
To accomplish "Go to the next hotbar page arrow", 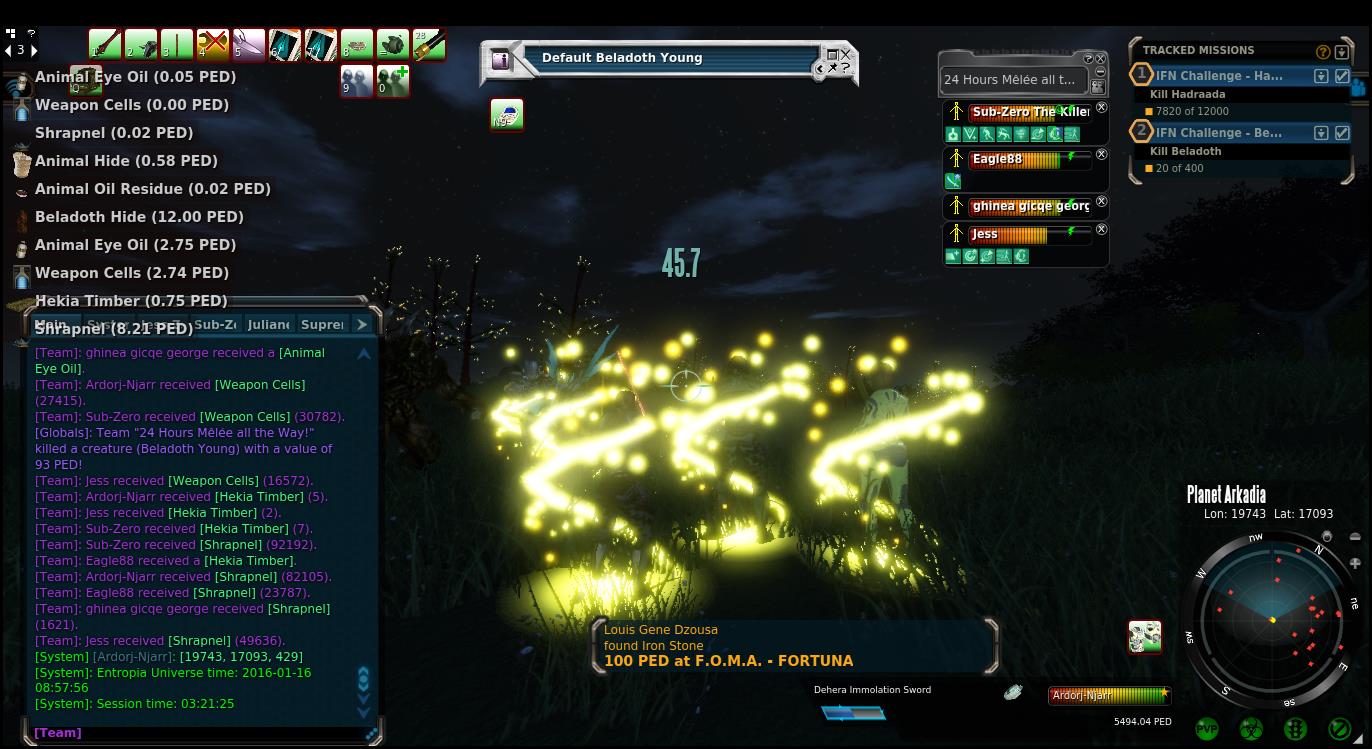I will [34, 50].
